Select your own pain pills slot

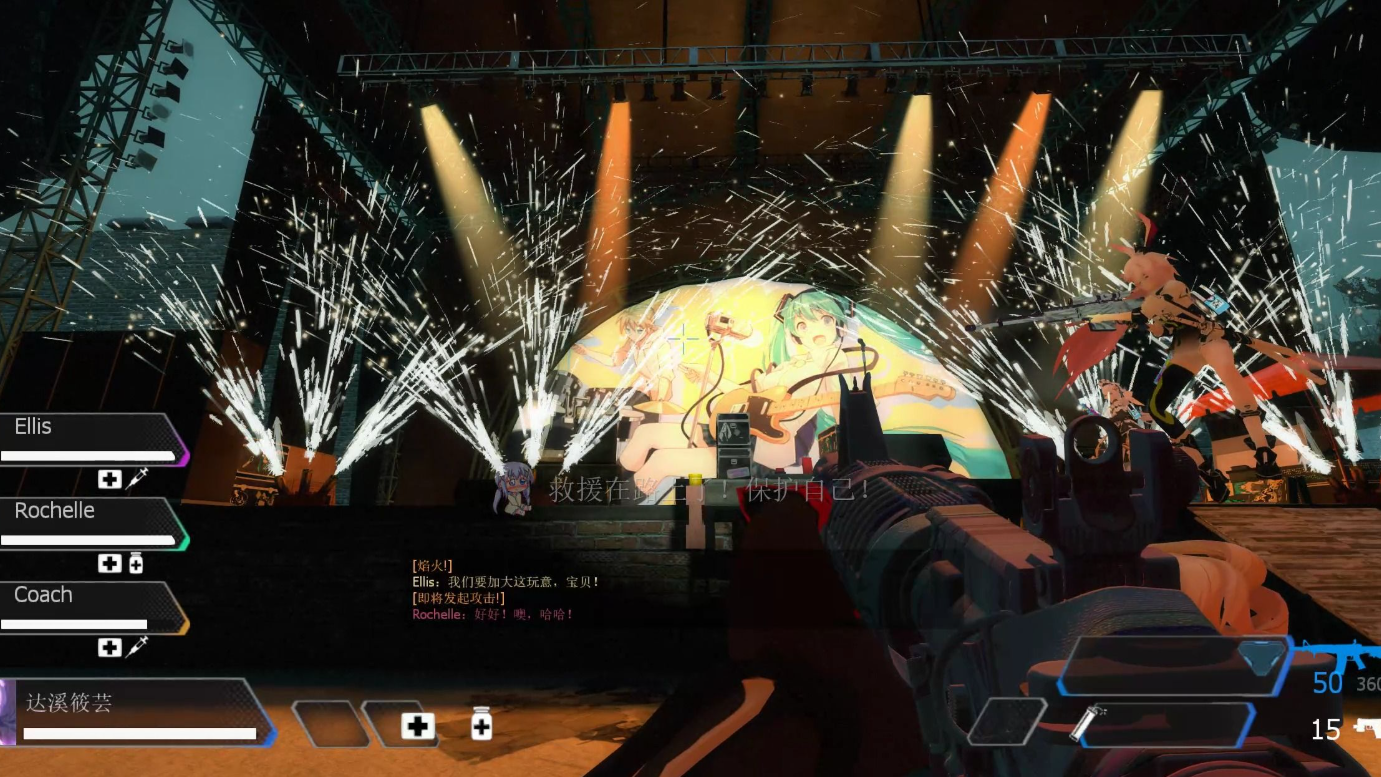pyautogui.click(x=481, y=723)
